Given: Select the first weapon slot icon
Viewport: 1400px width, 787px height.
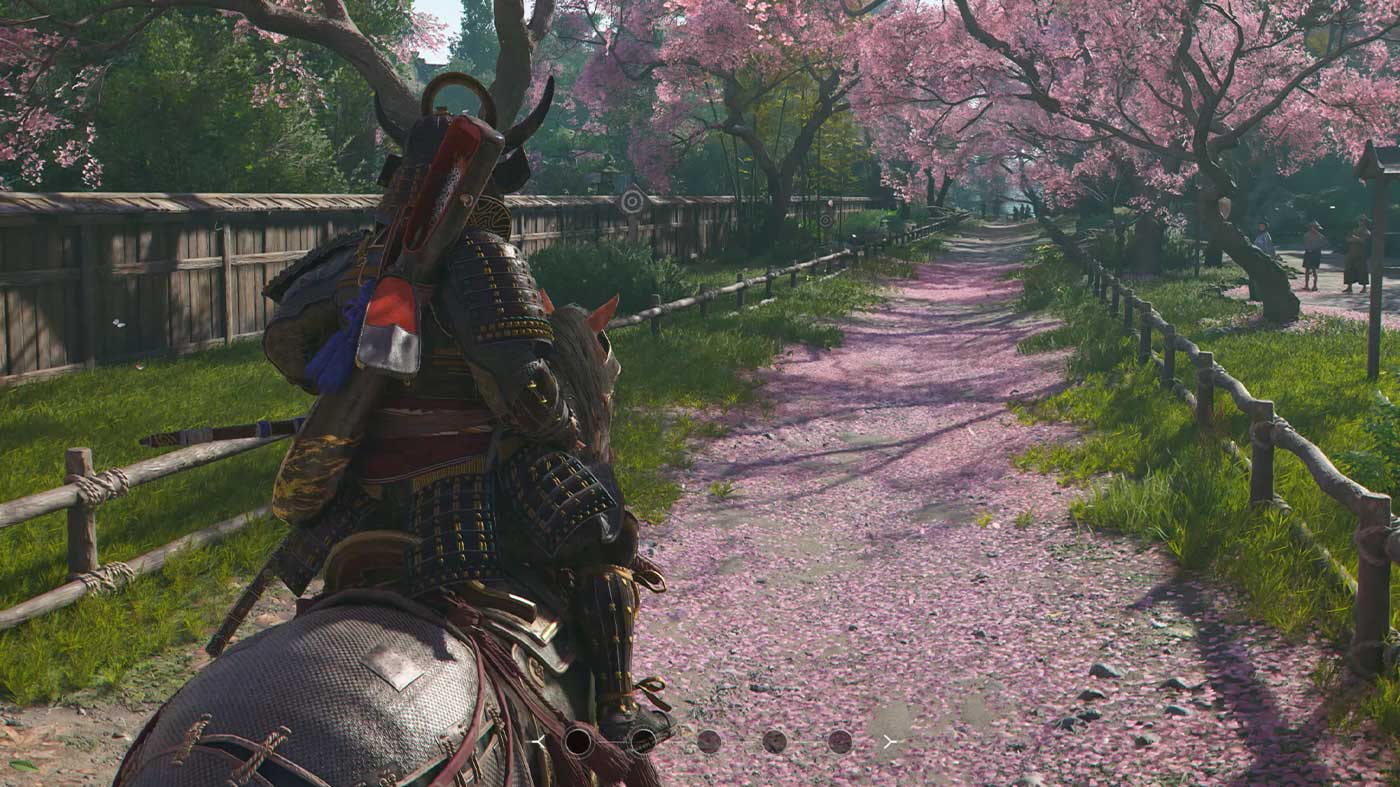Looking at the screenshot, I should (578, 742).
